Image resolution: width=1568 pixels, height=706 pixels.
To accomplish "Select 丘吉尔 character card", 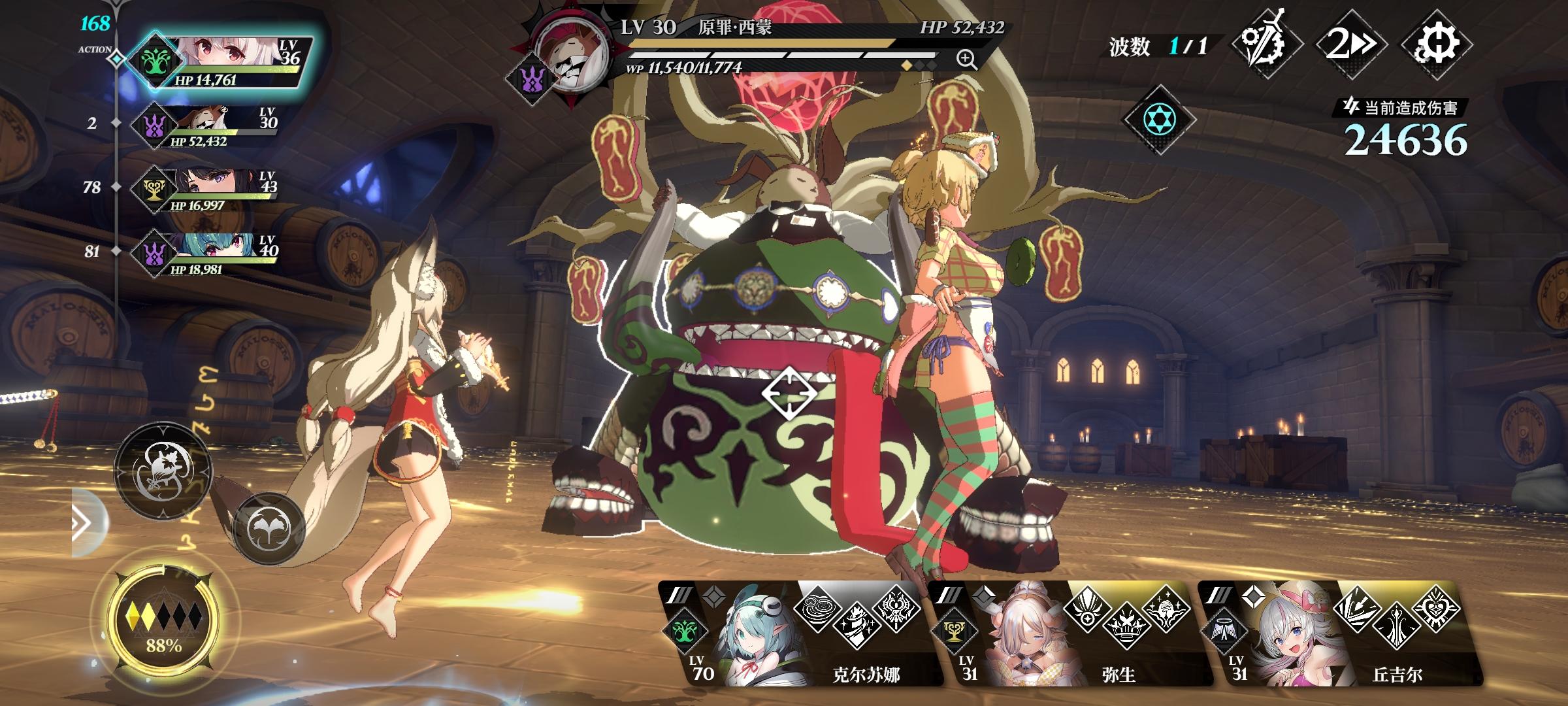I will click(1339, 634).
